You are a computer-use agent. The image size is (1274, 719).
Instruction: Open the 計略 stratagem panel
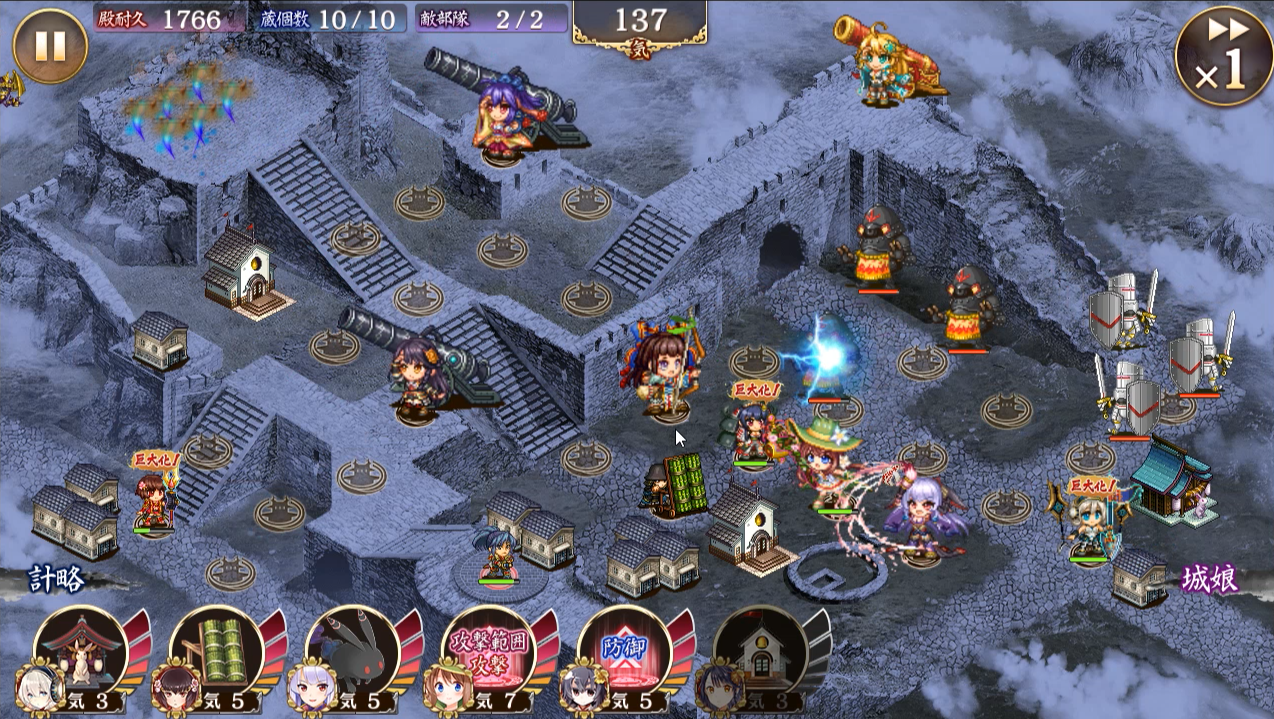pos(57,579)
